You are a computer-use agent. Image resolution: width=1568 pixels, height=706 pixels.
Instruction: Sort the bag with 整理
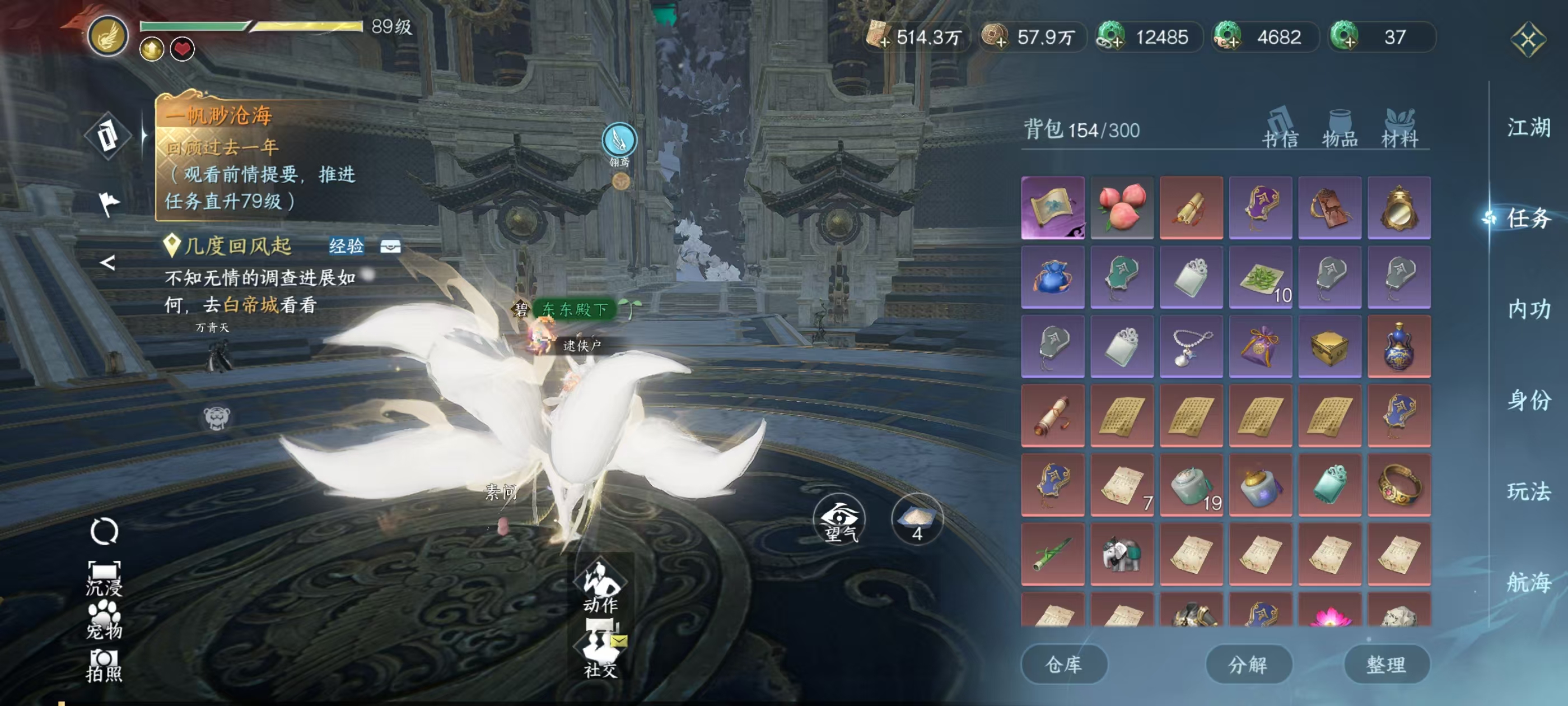click(1386, 664)
